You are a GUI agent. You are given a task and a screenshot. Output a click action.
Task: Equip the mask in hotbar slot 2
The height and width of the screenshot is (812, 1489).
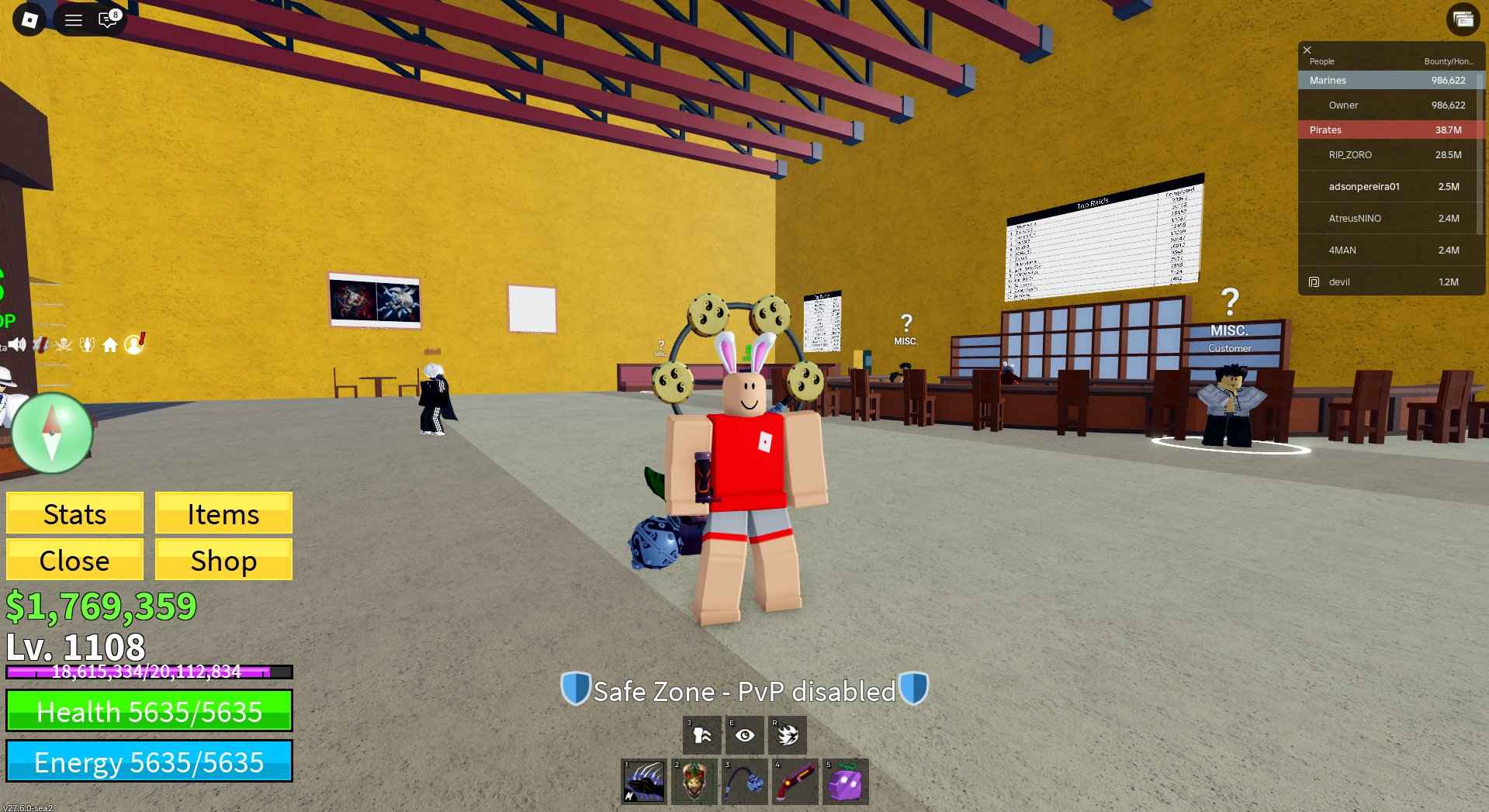tap(694, 781)
